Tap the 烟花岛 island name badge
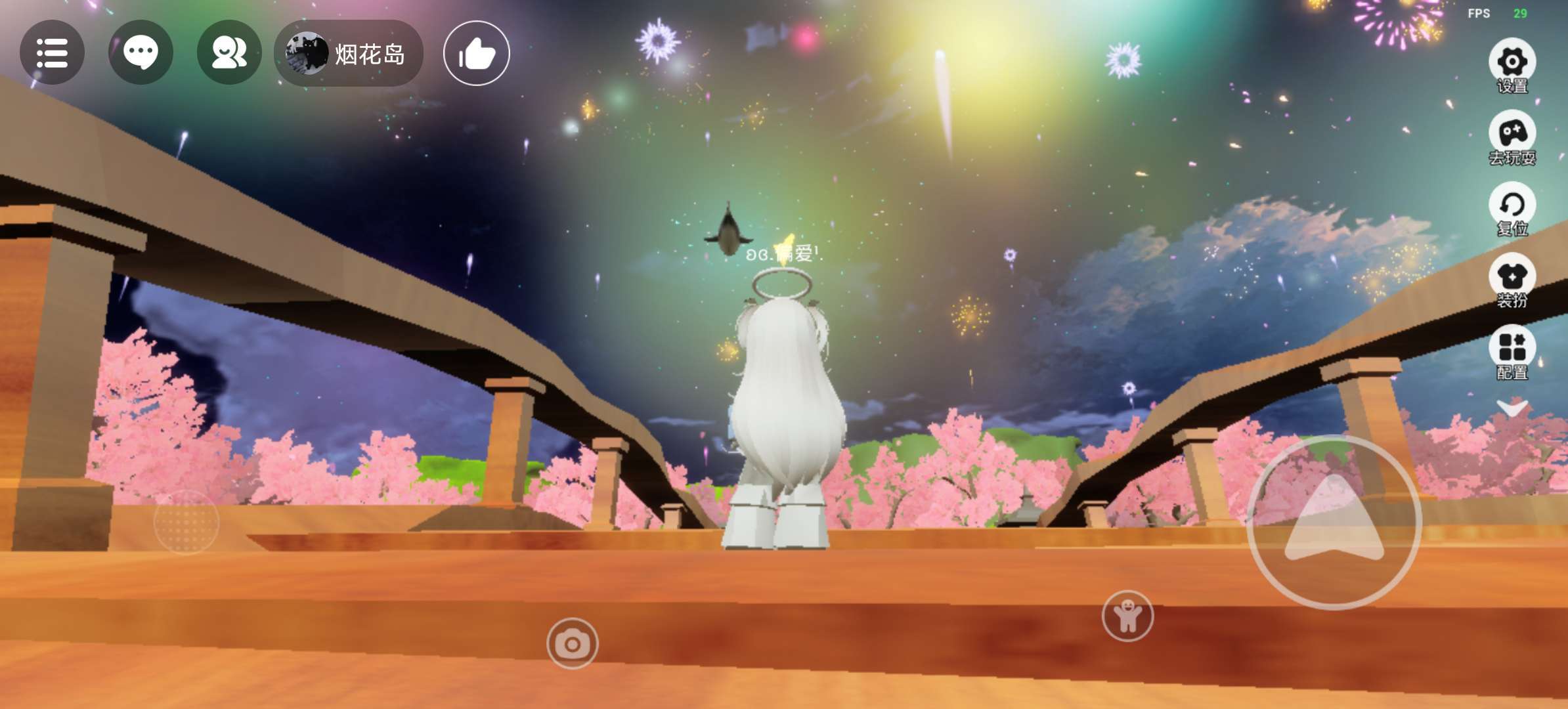 tap(349, 53)
